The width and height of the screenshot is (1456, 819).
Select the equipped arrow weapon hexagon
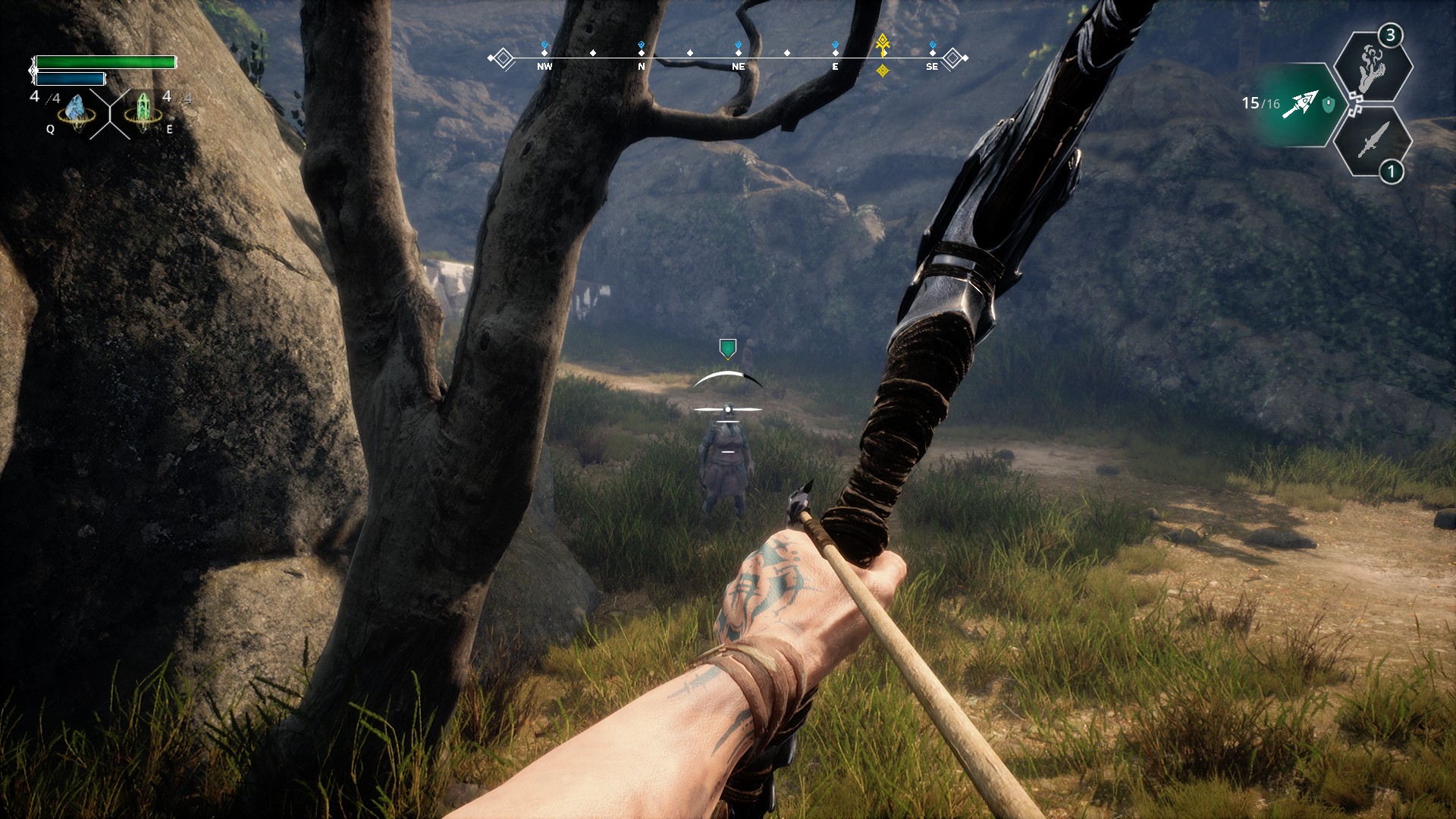[x=1298, y=105]
